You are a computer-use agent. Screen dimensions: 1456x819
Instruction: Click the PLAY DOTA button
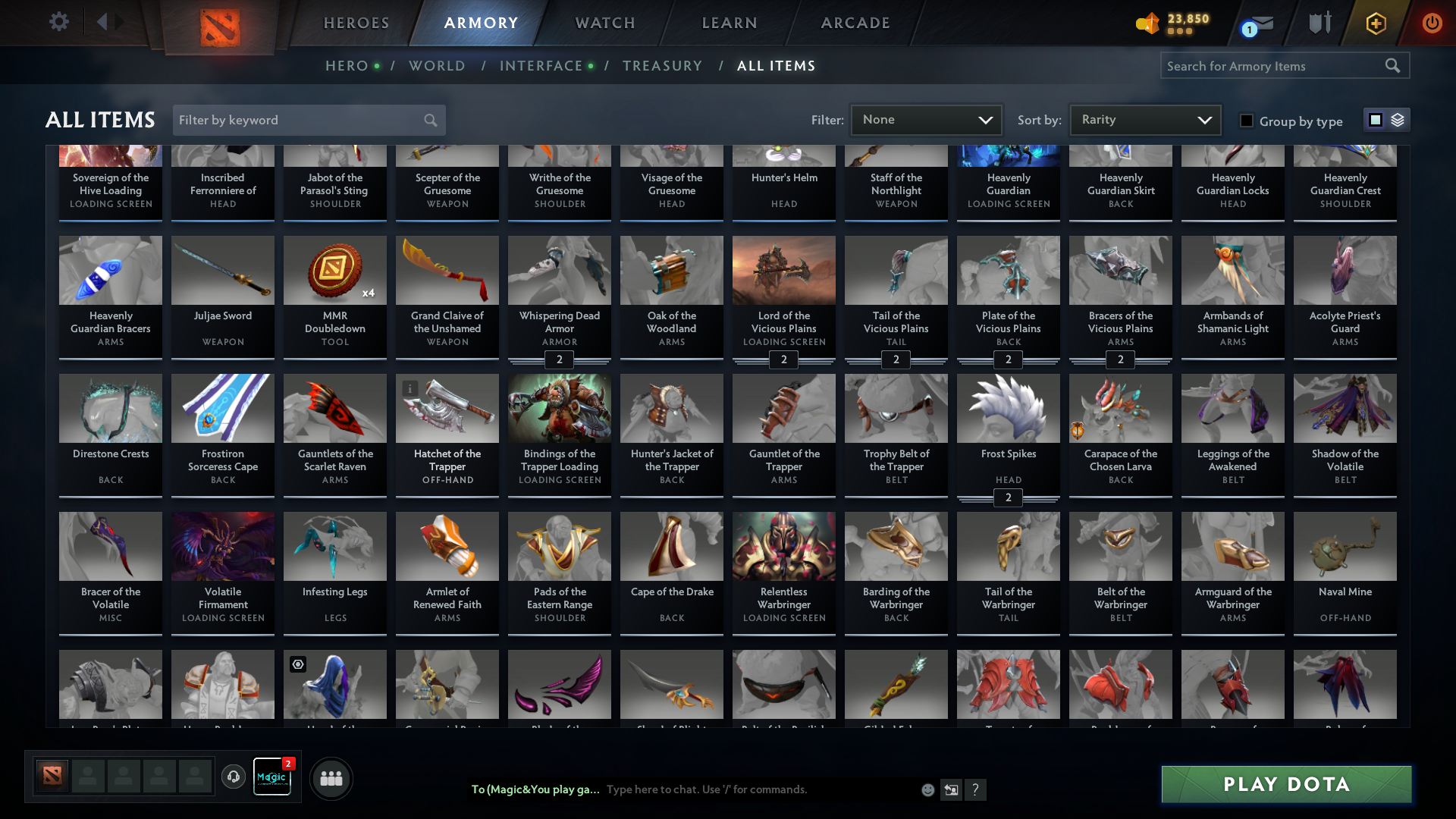pos(1285,784)
